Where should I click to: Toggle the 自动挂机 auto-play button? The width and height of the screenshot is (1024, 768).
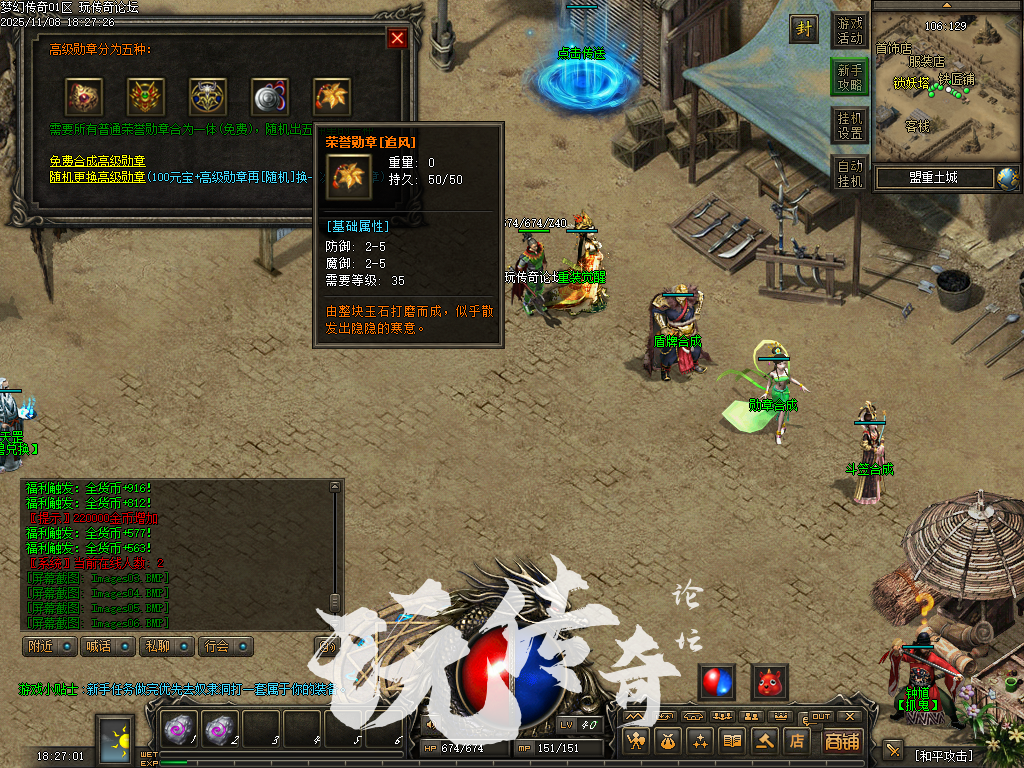(x=849, y=173)
